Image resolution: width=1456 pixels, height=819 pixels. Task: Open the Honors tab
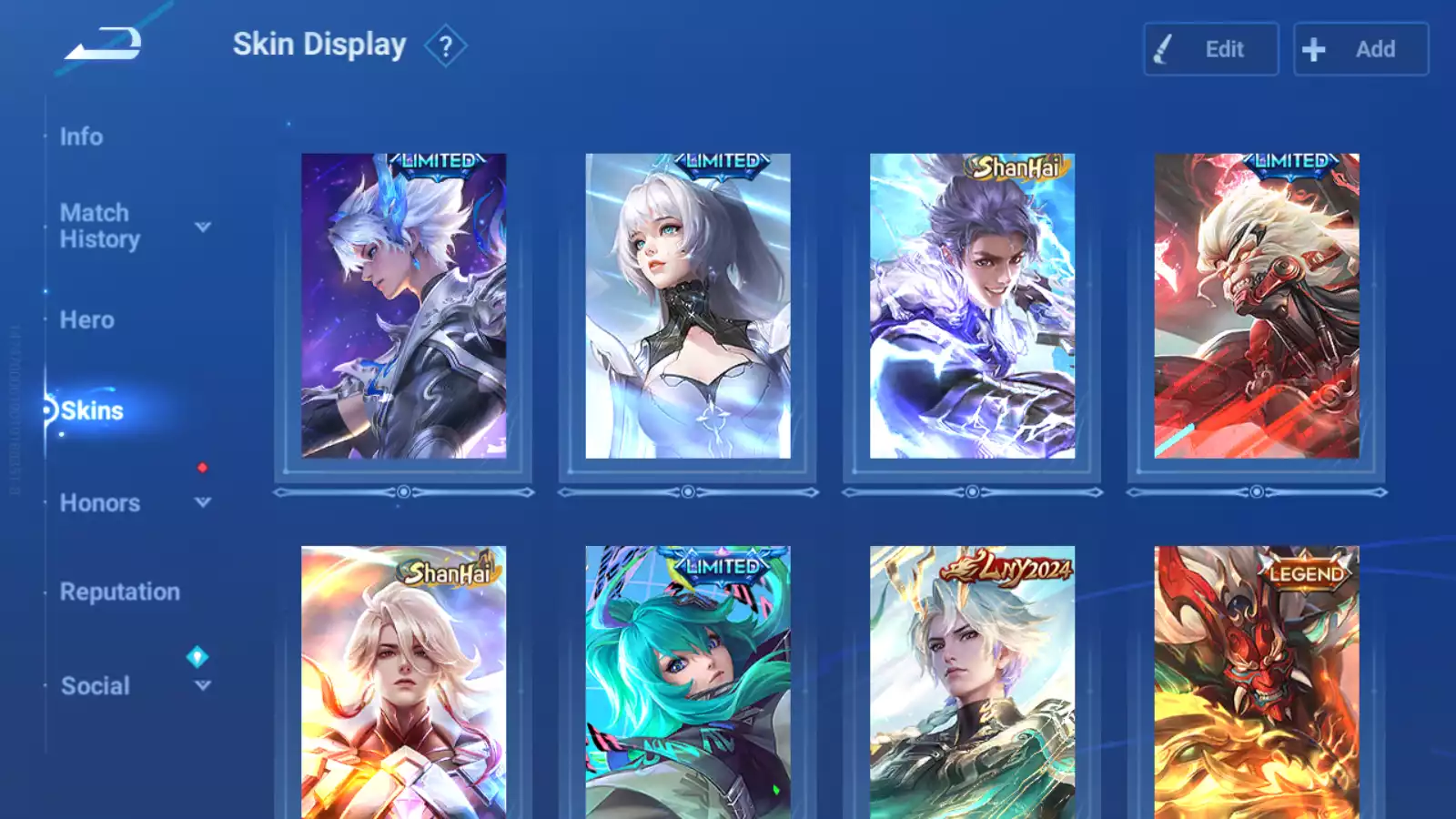(x=100, y=503)
